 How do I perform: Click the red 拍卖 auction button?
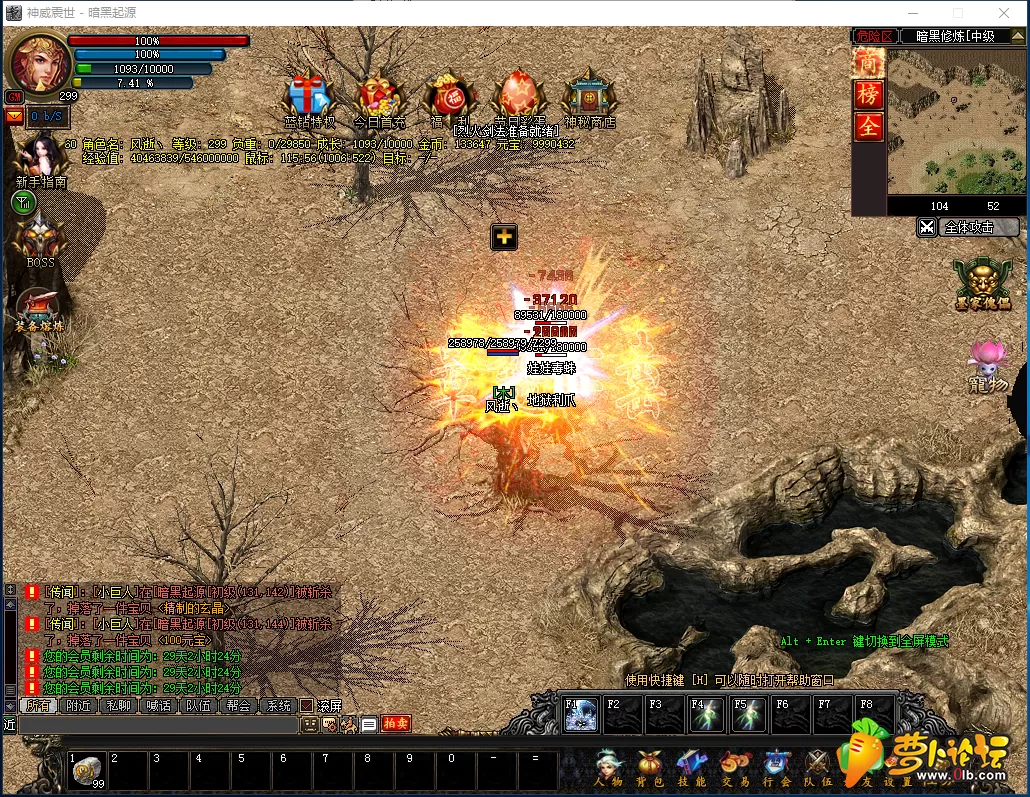(395, 724)
